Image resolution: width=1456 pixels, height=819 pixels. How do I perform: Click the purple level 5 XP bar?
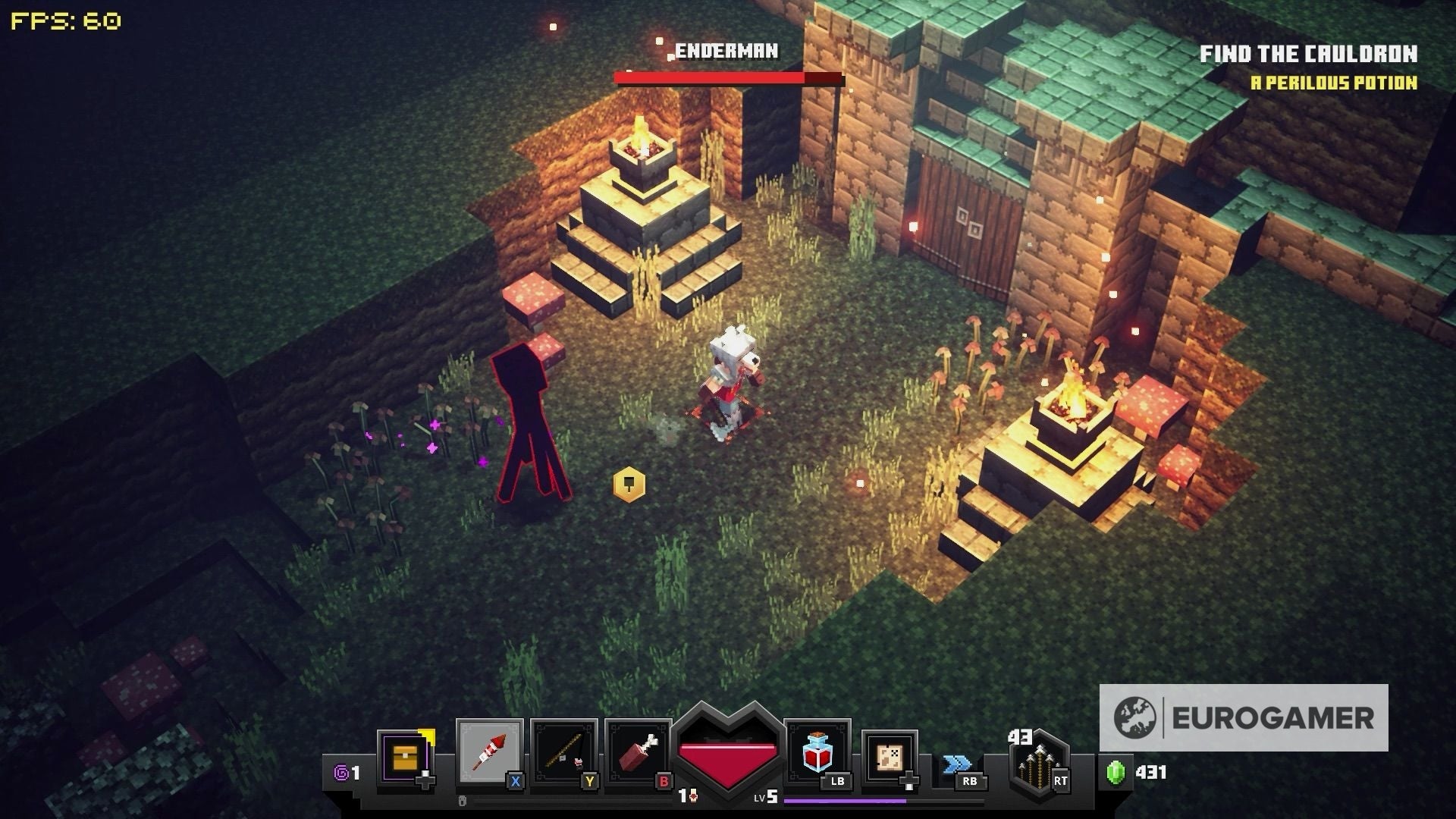pos(842,800)
